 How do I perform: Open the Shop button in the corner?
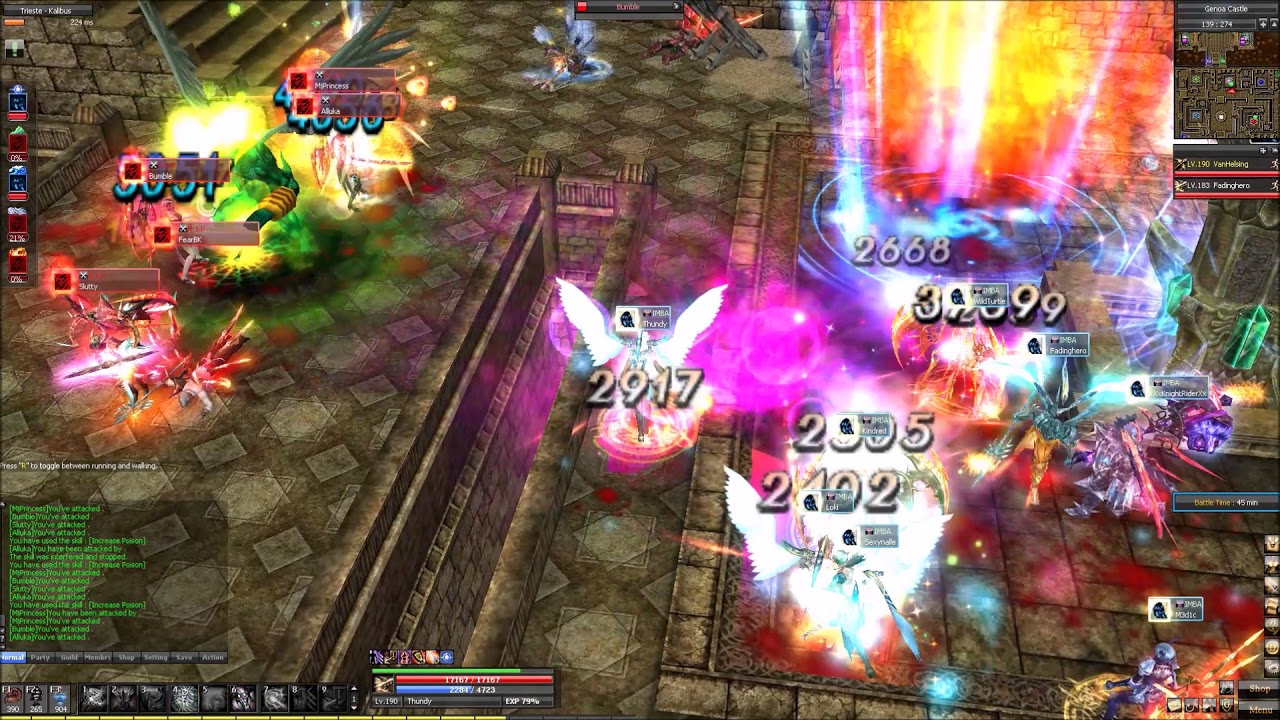point(1258,689)
